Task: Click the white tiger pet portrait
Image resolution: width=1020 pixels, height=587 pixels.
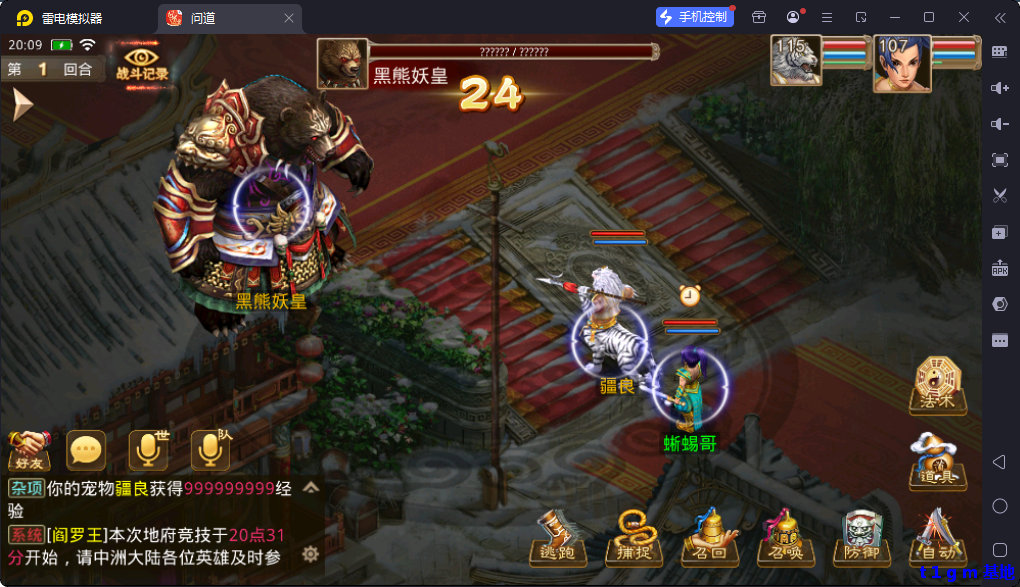Action: pos(796,61)
